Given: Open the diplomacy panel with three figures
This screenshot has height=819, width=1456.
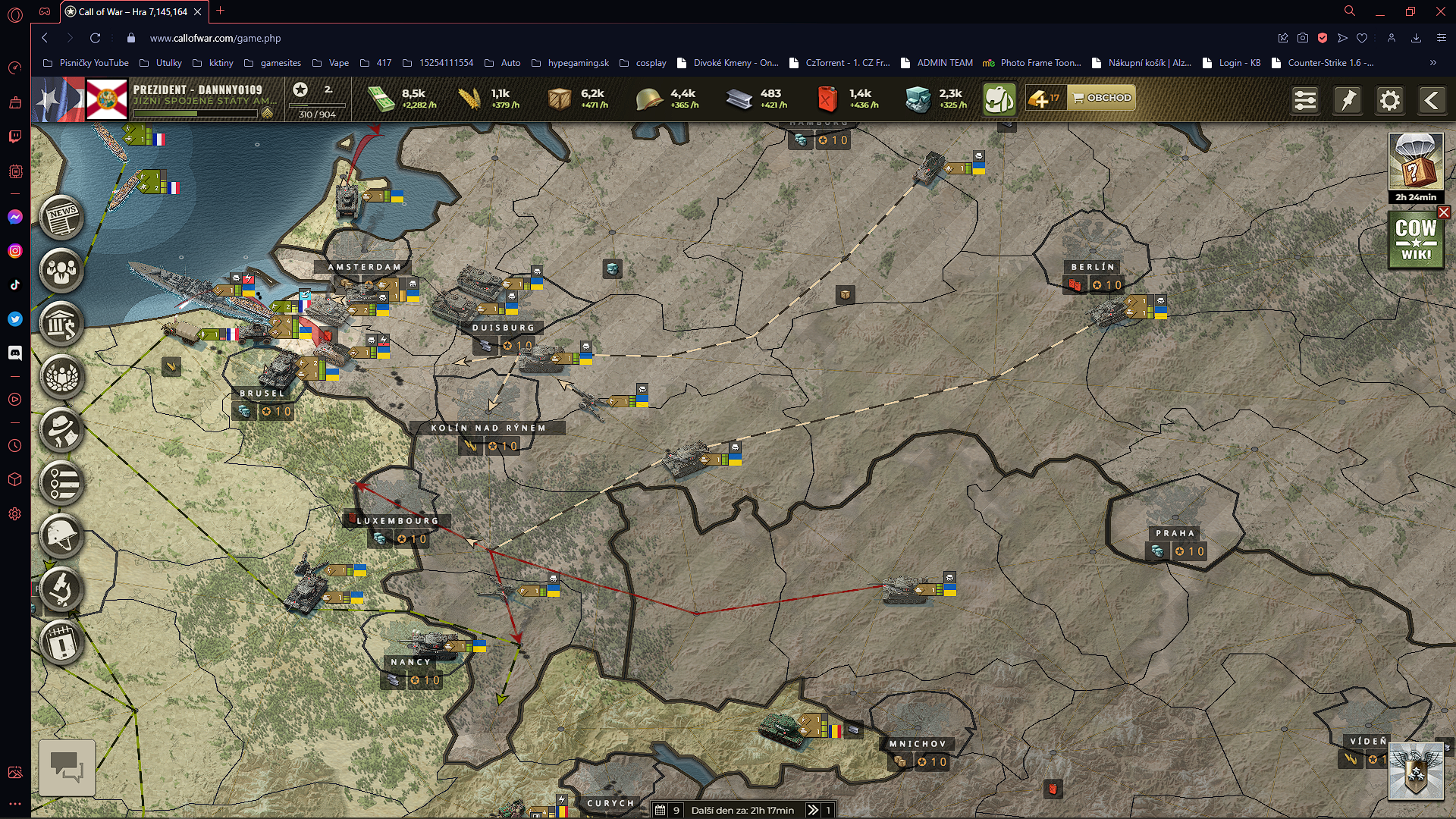Looking at the screenshot, I should coord(62,271).
